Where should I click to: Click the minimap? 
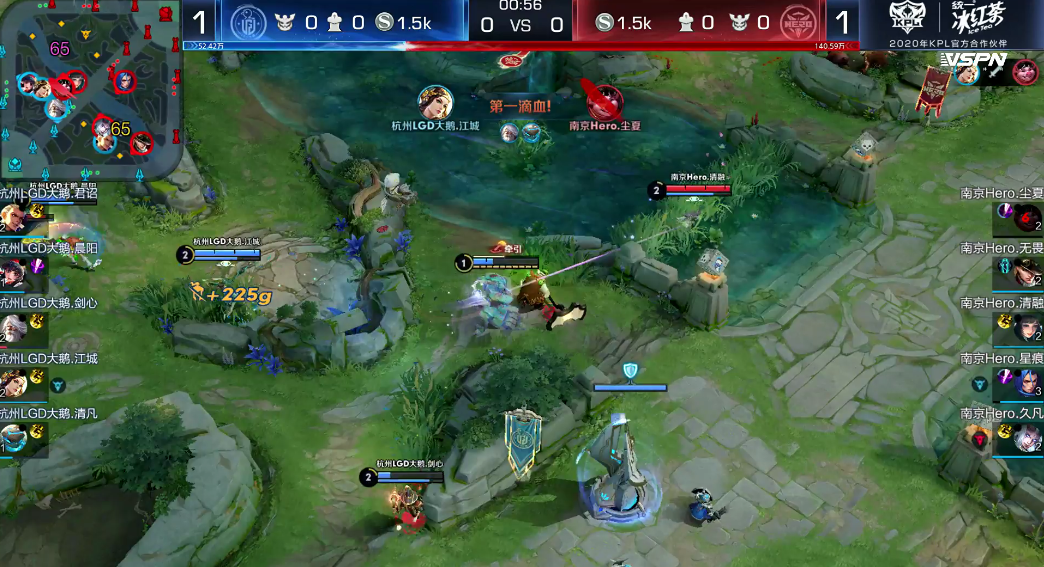tap(92, 88)
